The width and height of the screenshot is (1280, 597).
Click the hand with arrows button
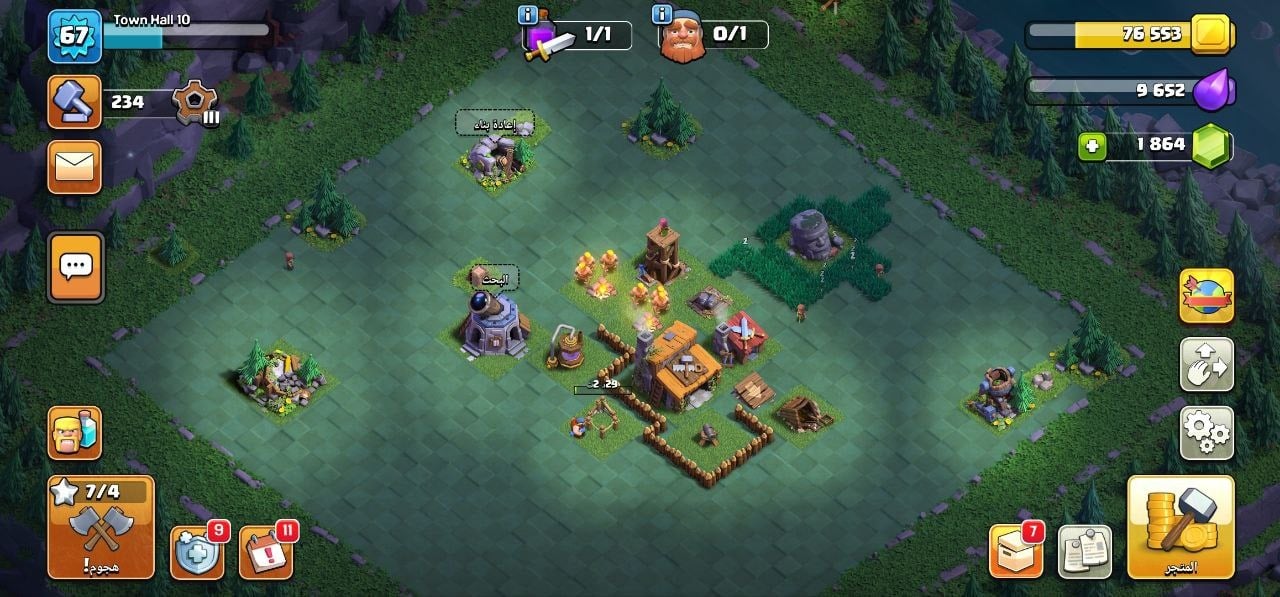click(x=1206, y=364)
